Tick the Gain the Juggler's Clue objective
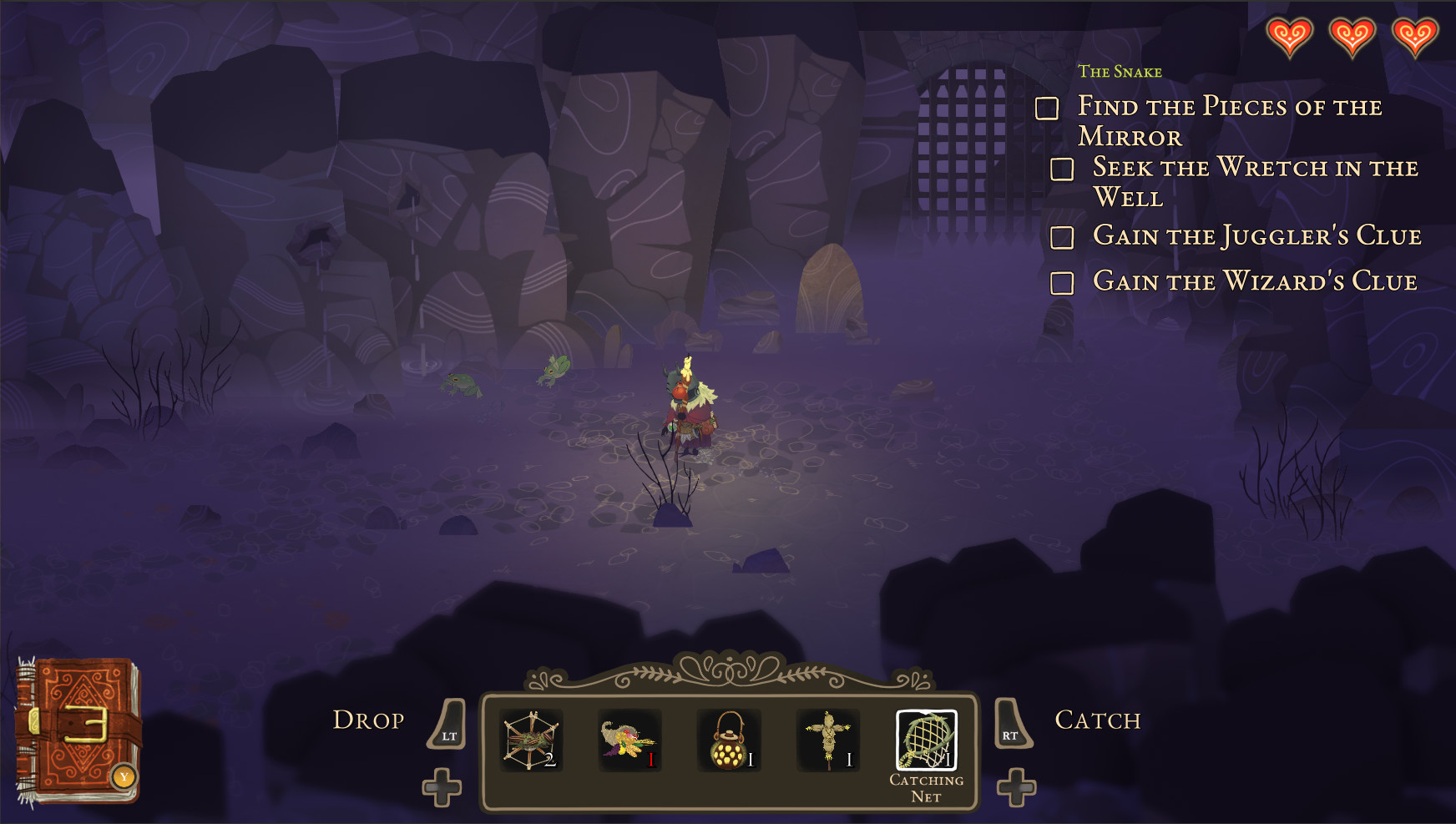 click(1064, 238)
